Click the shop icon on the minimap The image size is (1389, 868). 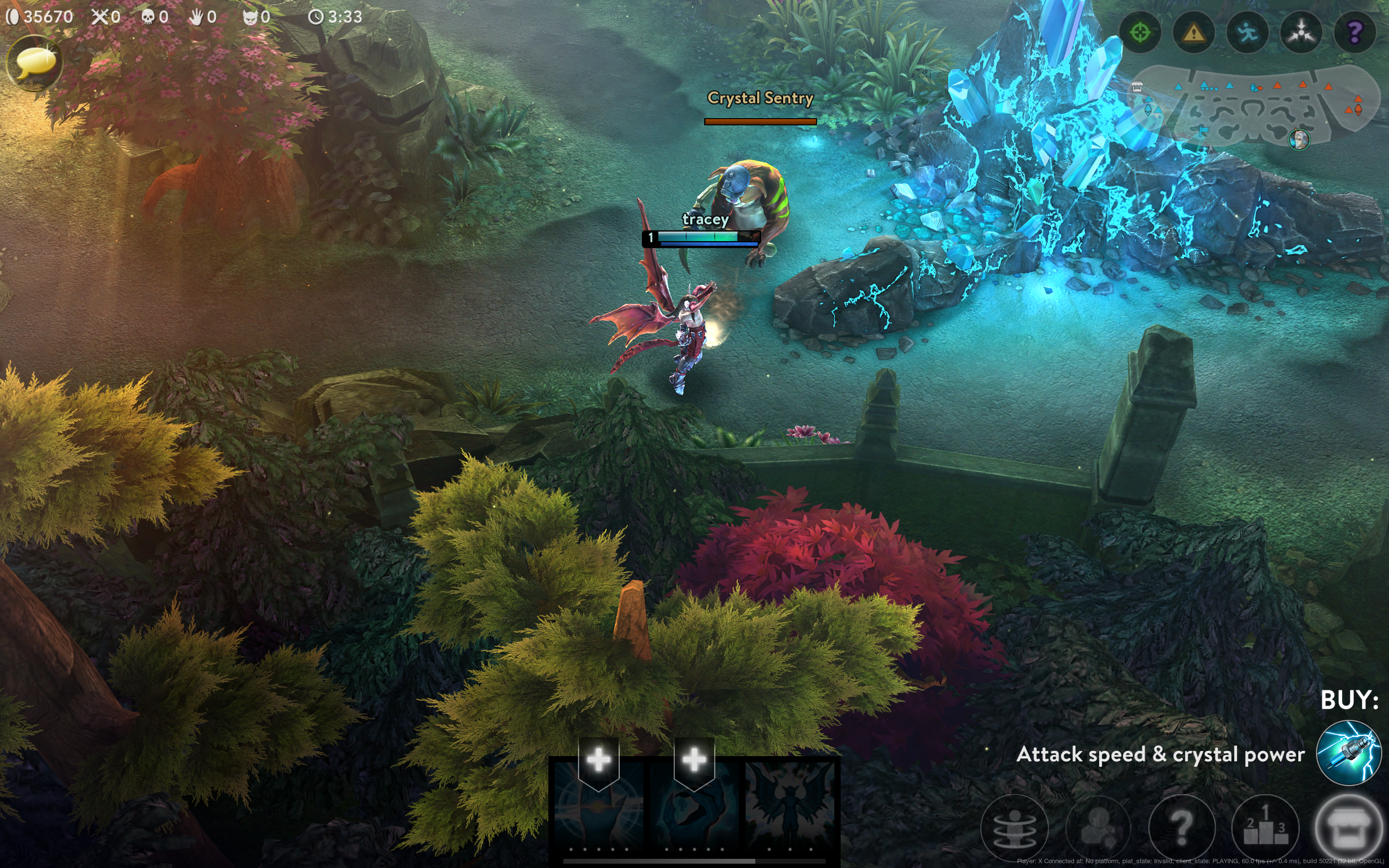(1137, 87)
